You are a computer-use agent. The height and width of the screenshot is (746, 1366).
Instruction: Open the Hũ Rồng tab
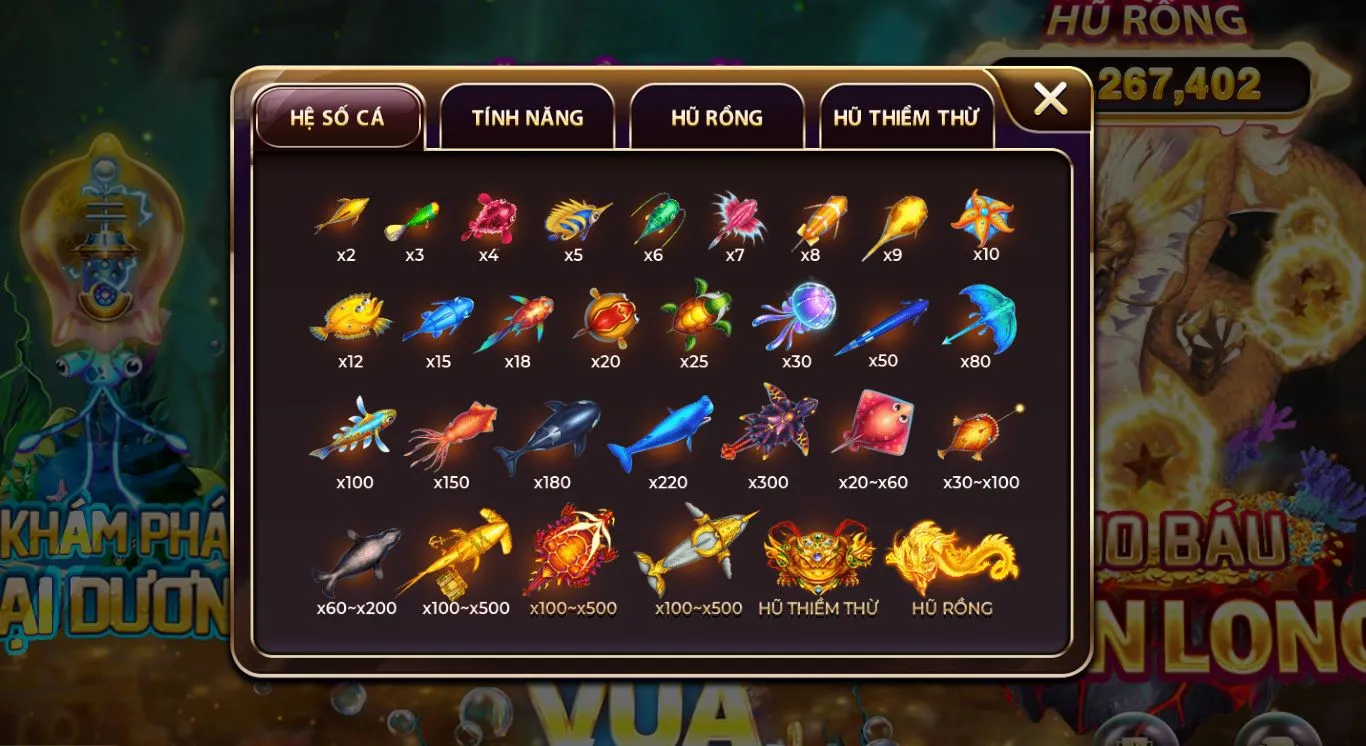716,117
